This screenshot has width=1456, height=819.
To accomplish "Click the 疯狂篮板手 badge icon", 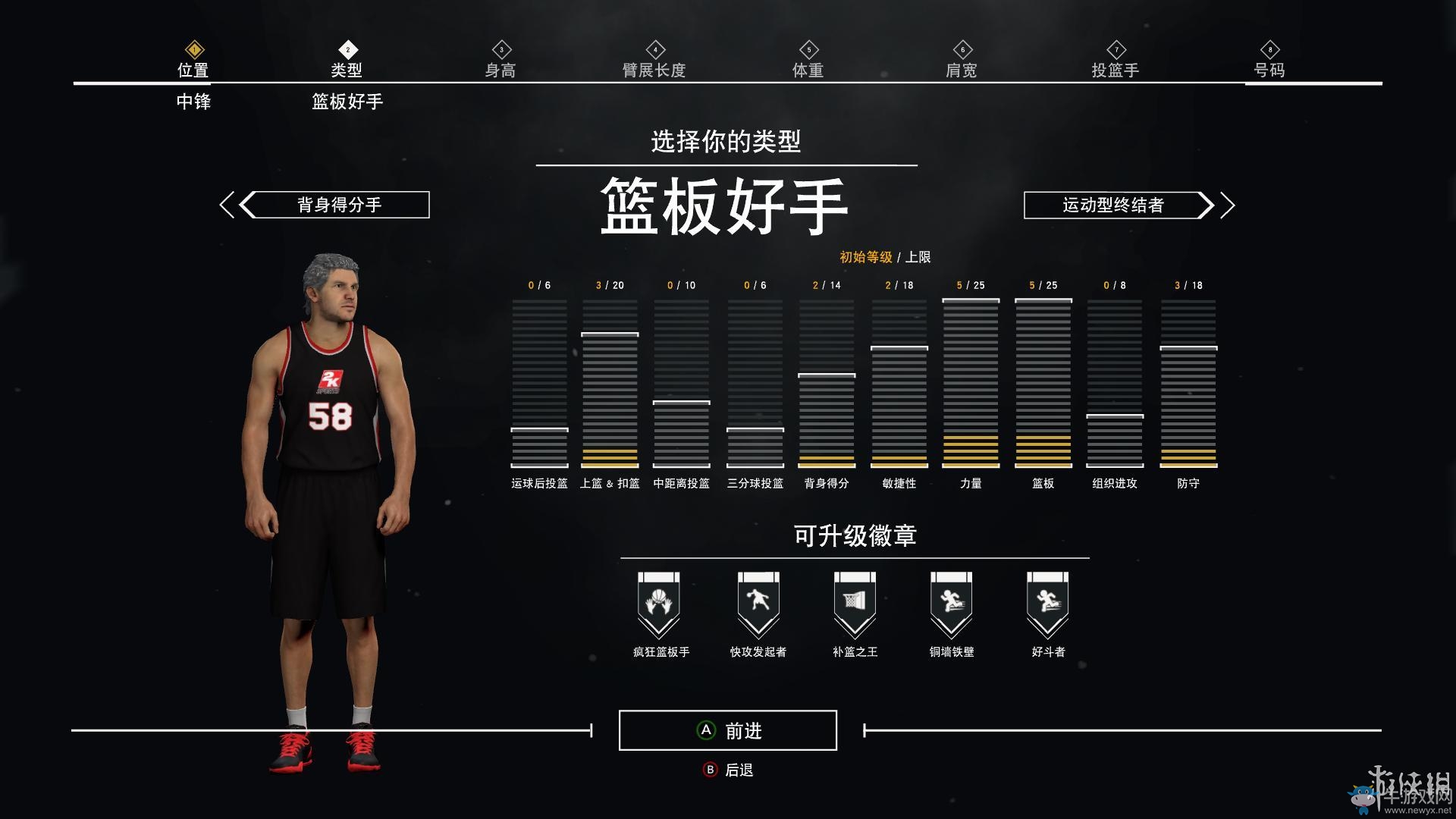I will tap(659, 603).
